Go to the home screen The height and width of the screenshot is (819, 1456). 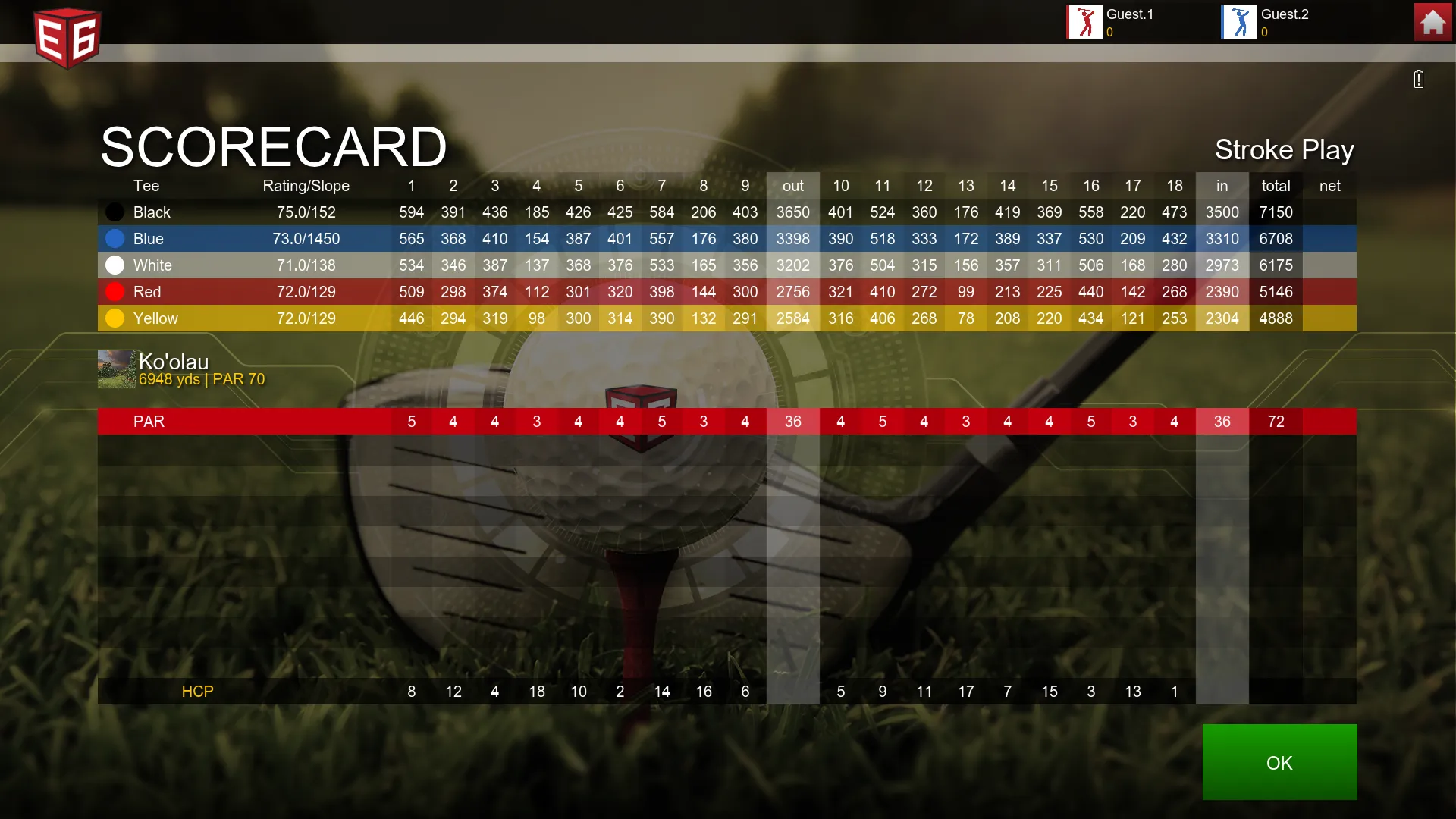[1432, 22]
